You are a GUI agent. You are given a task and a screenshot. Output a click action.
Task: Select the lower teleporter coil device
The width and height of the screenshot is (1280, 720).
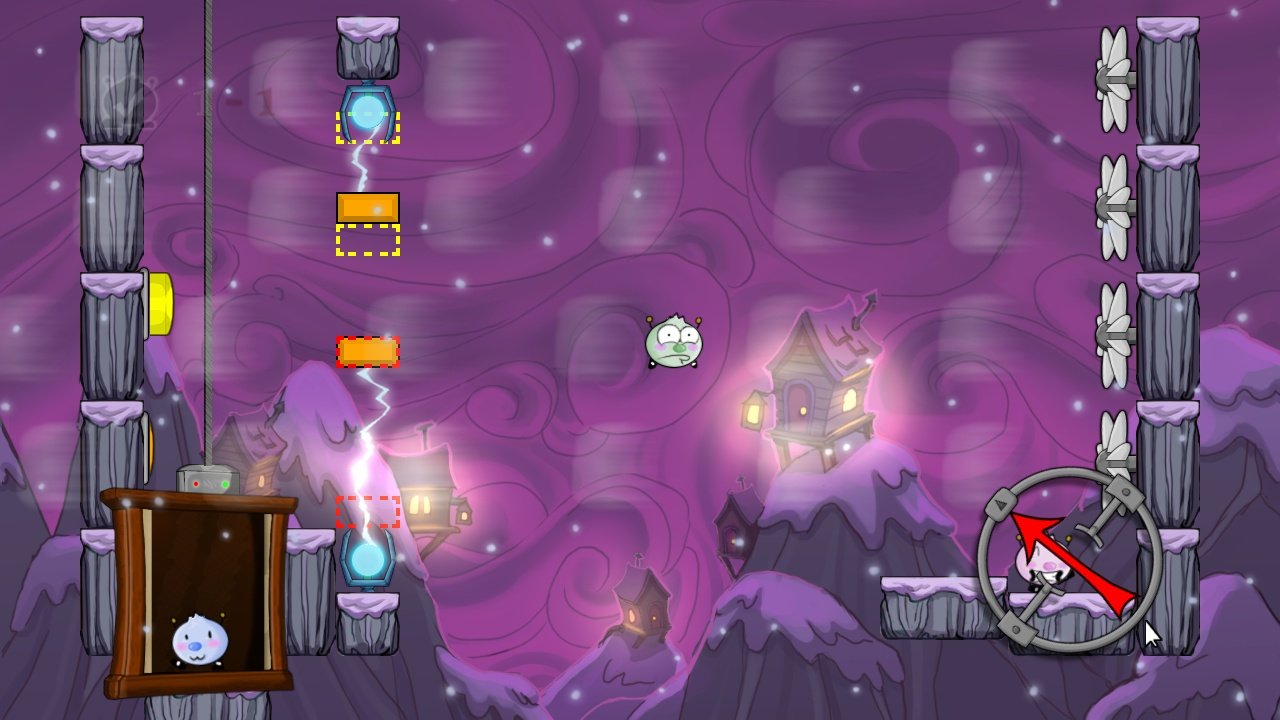coord(368,551)
